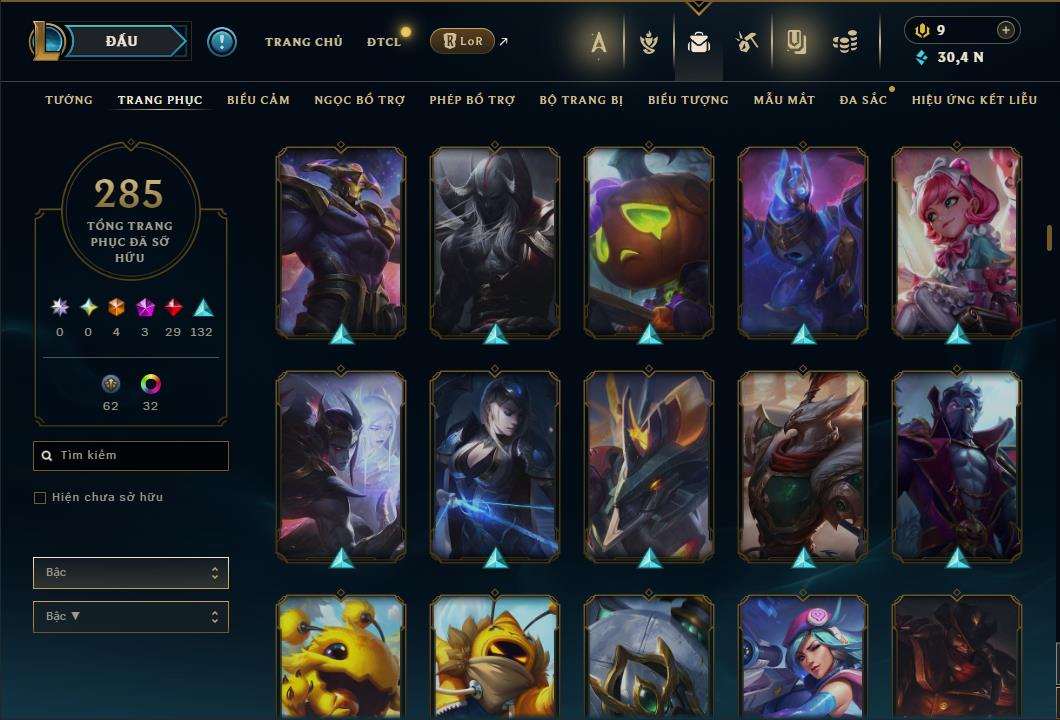View the MẪU MẮT tab
This screenshot has width=1060, height=720.
[x=784, y=100]
